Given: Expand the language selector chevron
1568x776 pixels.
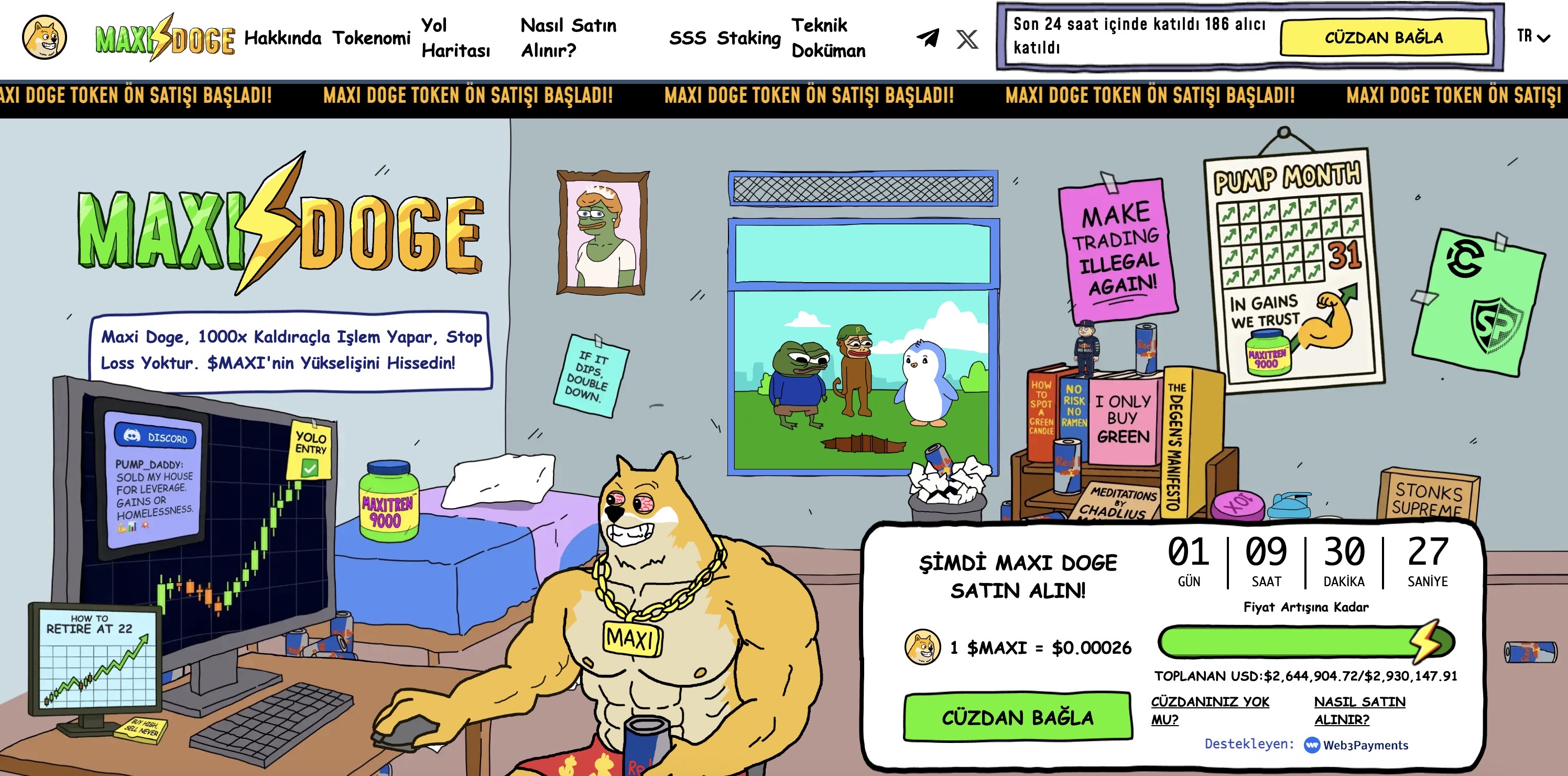Looking at the screenshot, I should [1544, 39].
